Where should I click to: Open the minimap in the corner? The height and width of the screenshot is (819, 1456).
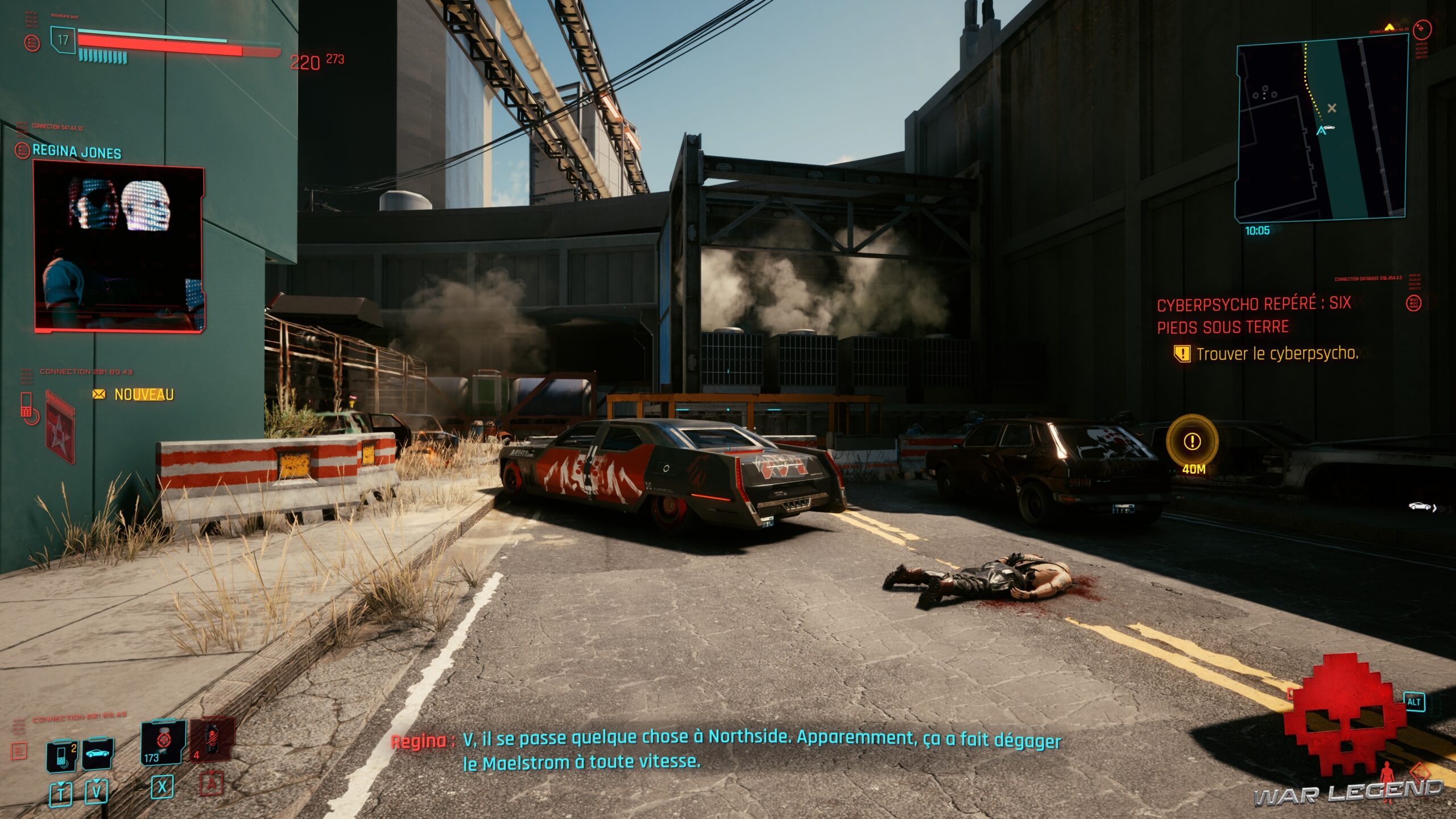coord(1321,129)
